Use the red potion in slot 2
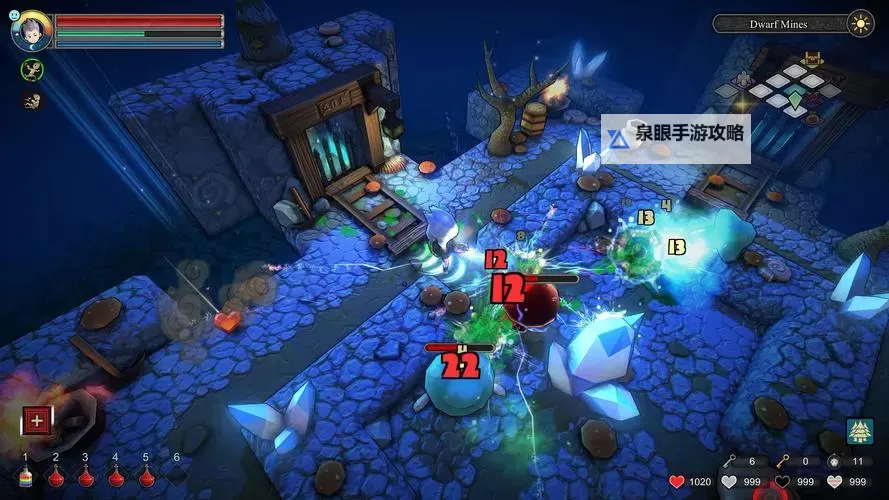This screenshot has width=889, height=500. click(x=57, y=476)
